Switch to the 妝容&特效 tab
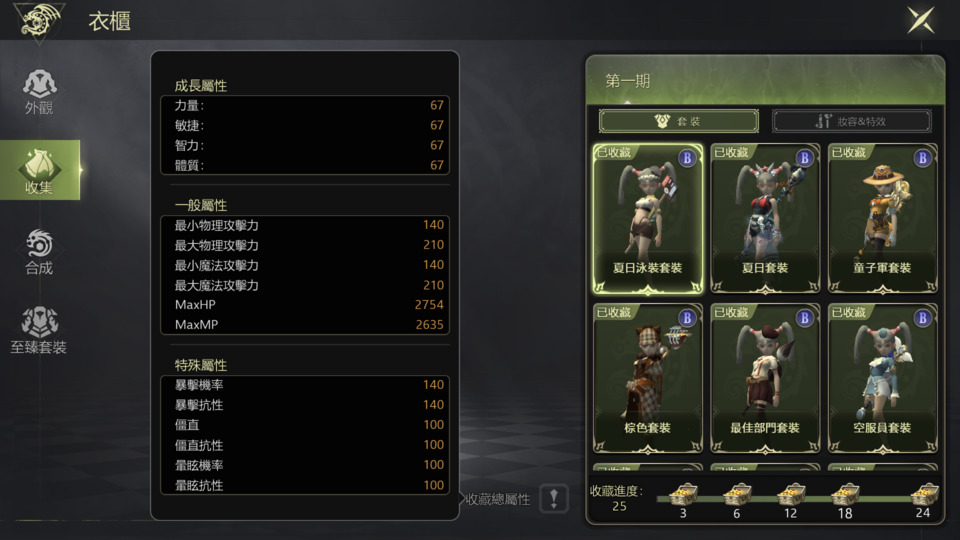The height and width of the screenshot is (540, 960). [x=851, y=121]
